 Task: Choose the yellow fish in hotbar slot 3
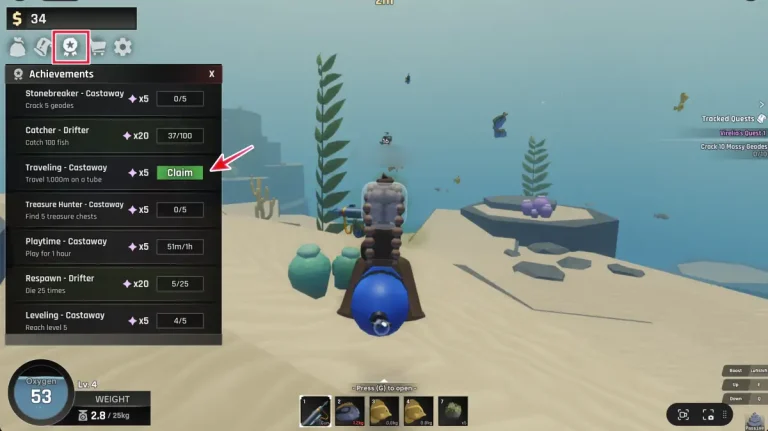click(x=386, y=411)
